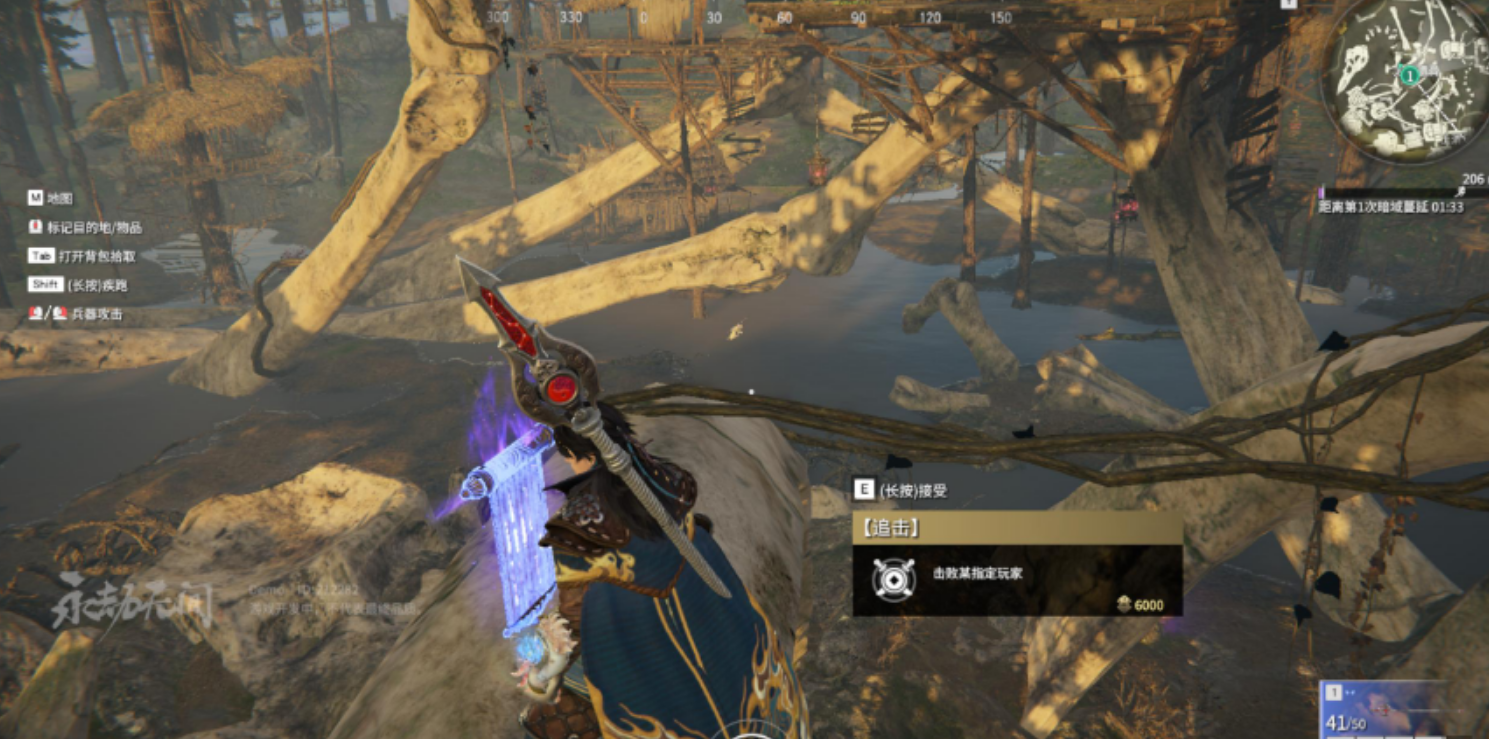Click the green player marker on minimap

(x=1409, y=75)
